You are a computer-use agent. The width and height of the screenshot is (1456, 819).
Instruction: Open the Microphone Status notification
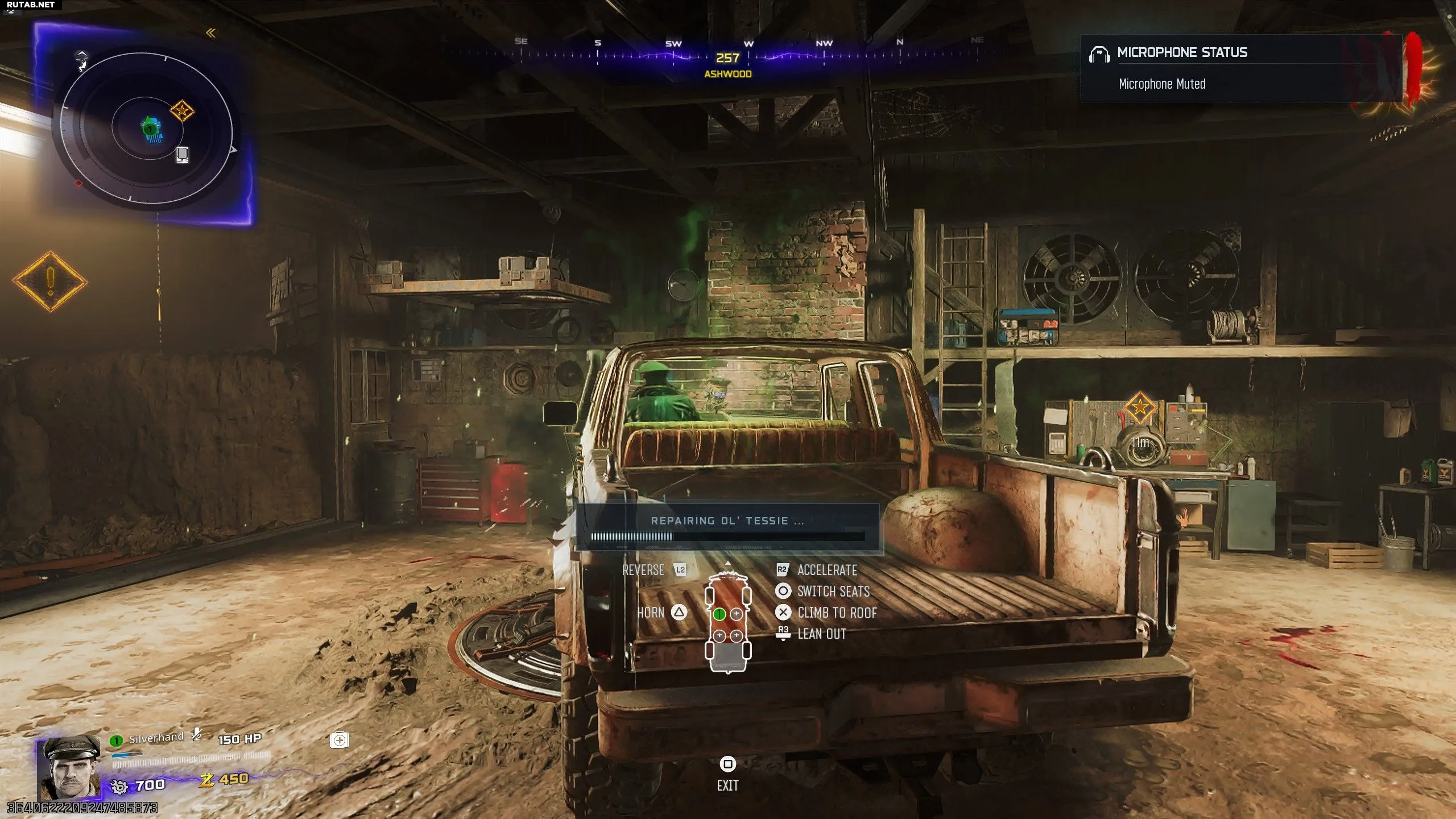click(1240, 68)
